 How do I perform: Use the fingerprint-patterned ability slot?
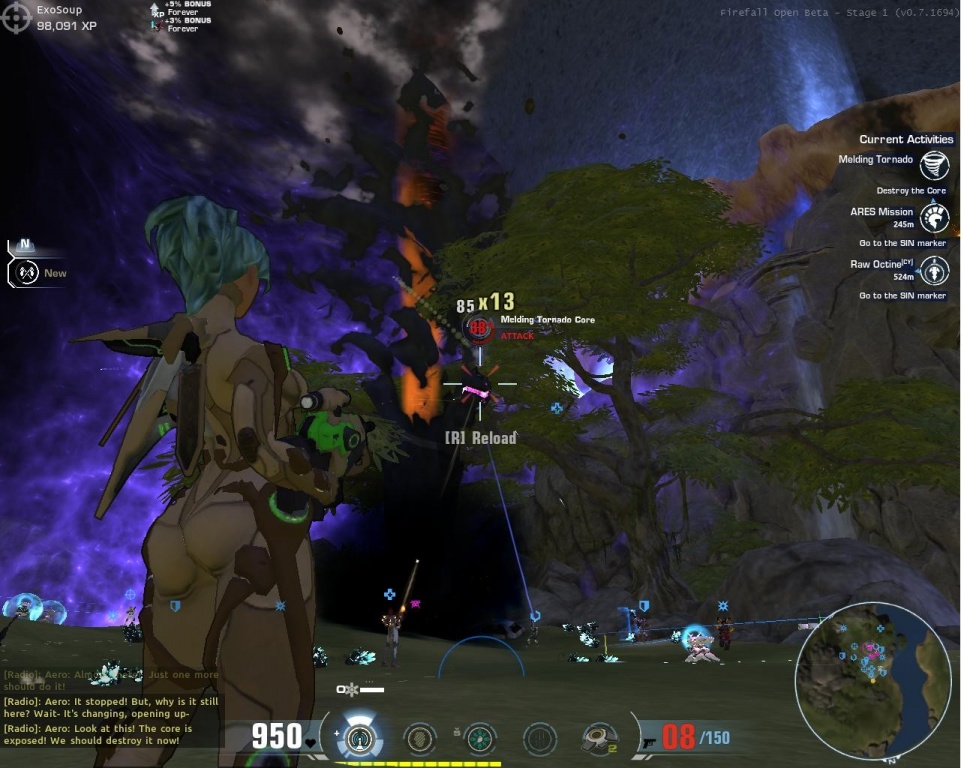tap(420, 739)
